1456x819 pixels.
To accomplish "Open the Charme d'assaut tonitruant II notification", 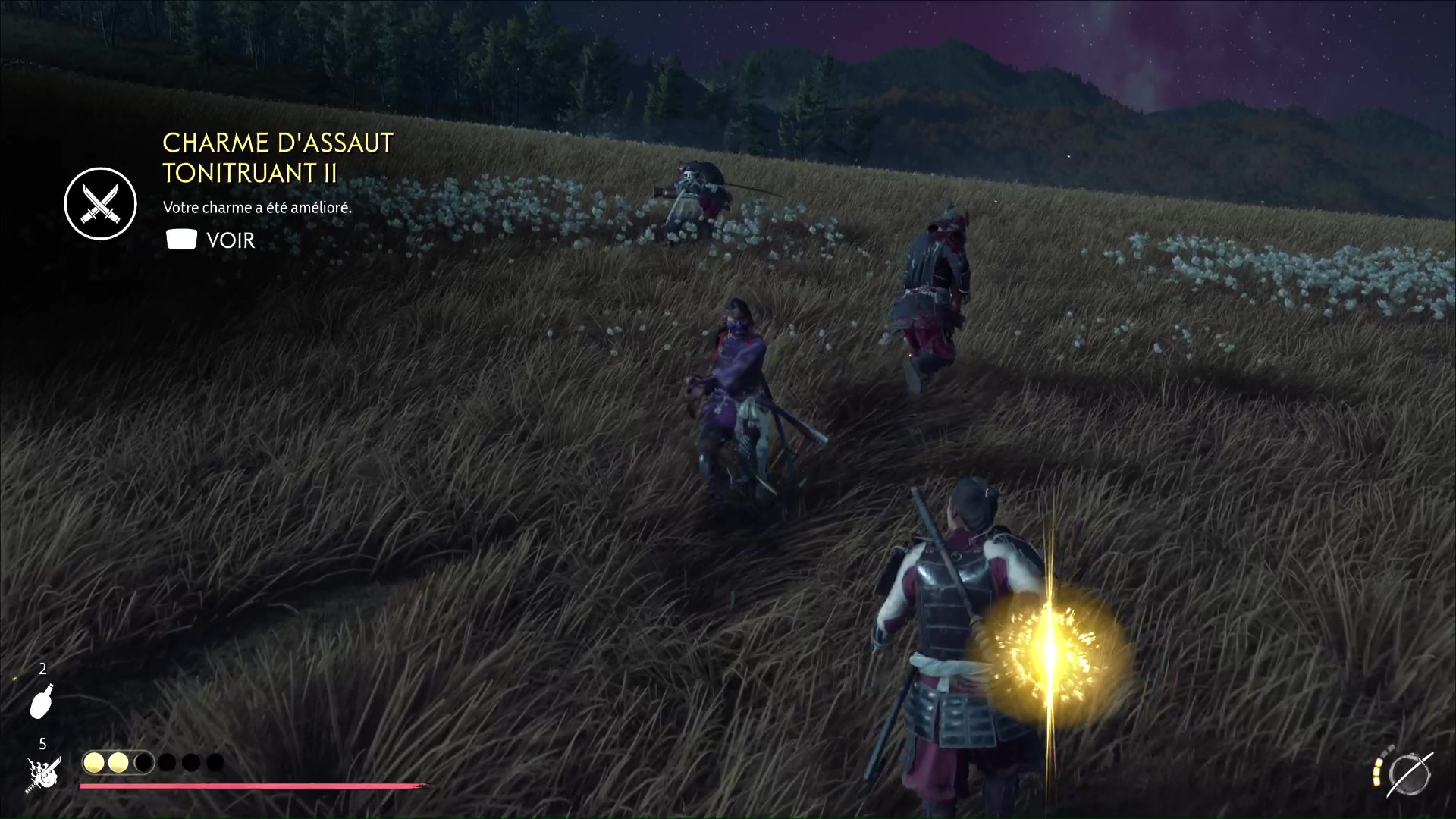I will click(x=277, y=158).
